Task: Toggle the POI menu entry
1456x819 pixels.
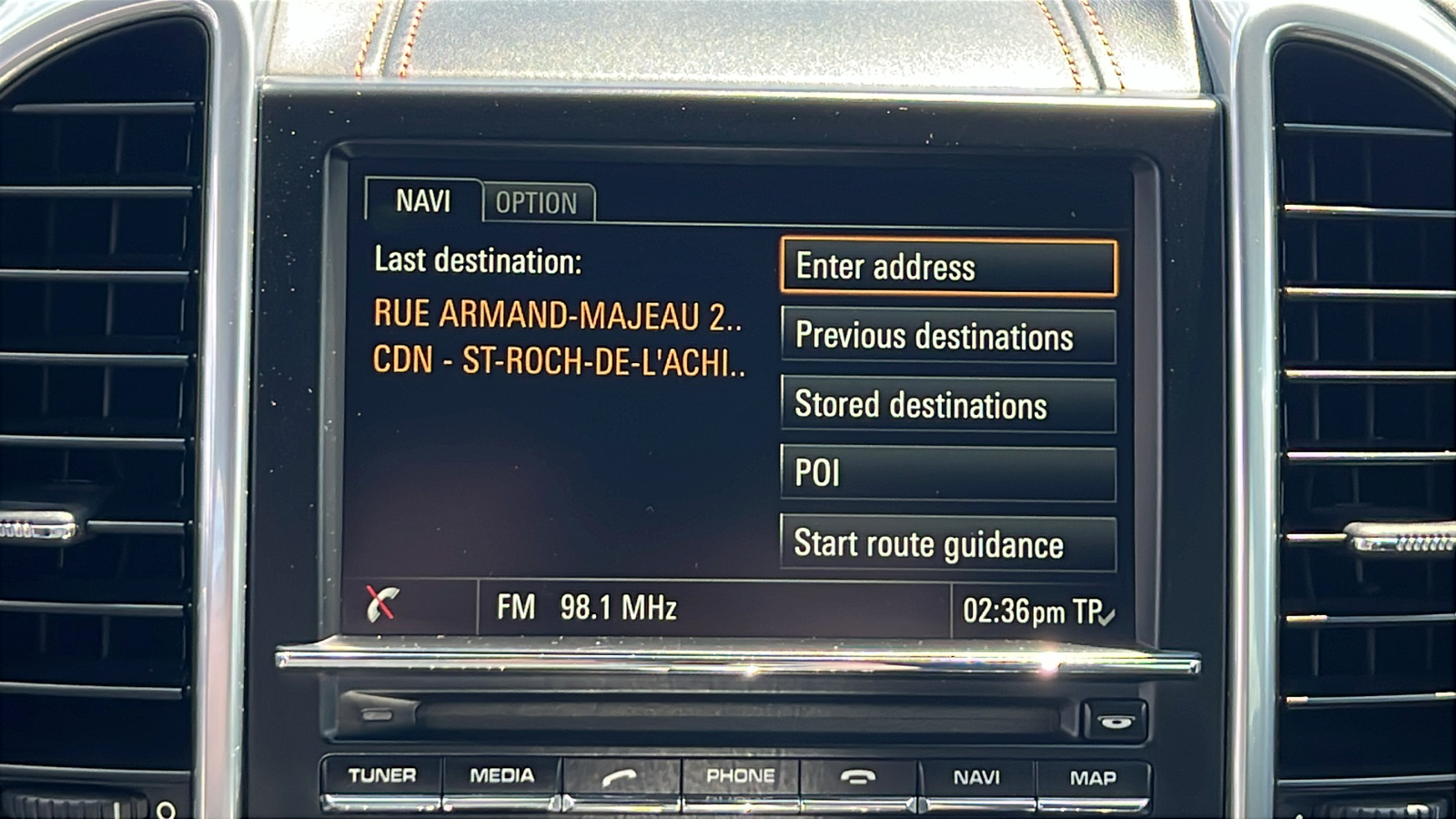Action: 947,474
